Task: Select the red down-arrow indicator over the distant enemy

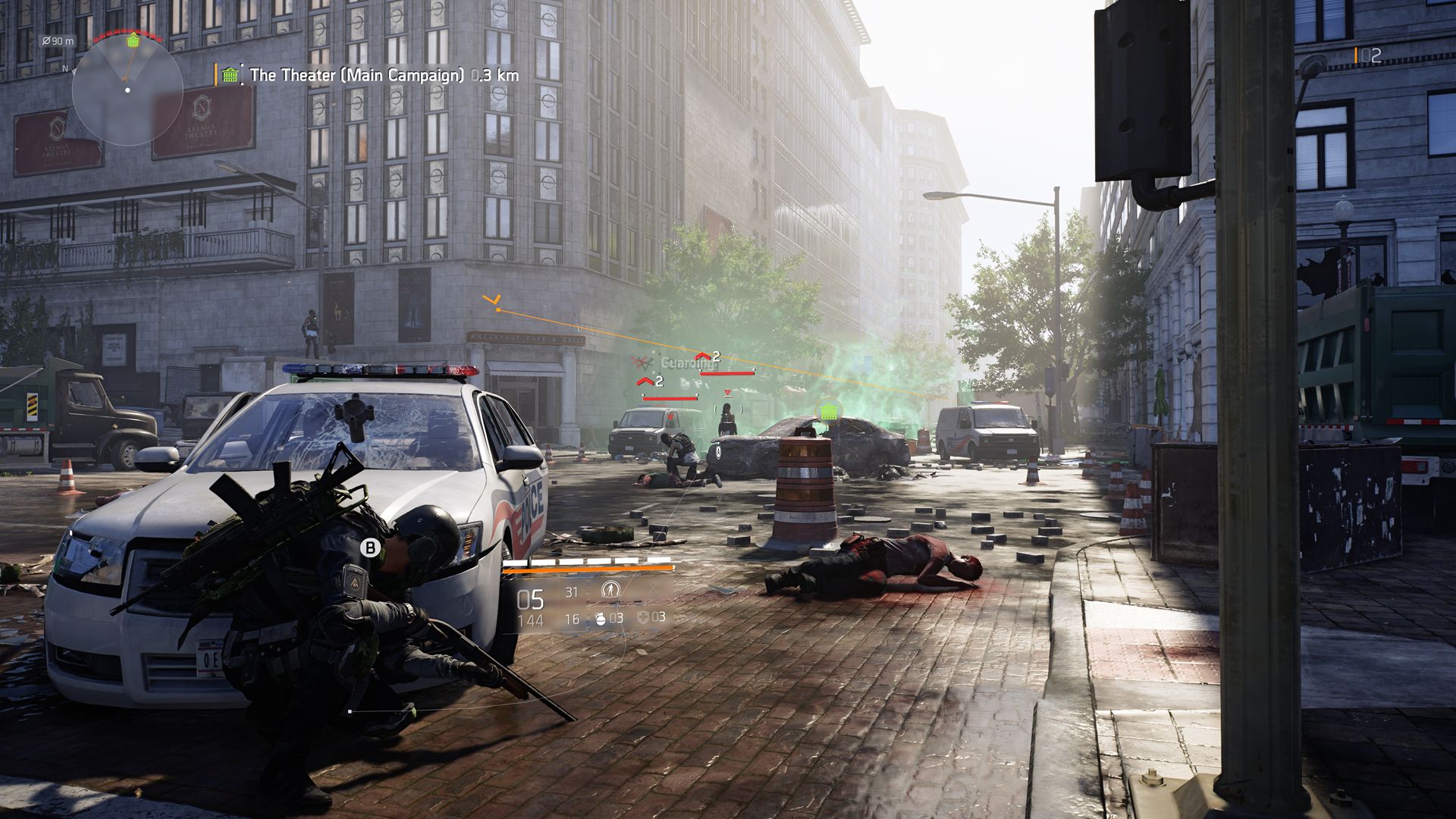Action: point(727,393)
